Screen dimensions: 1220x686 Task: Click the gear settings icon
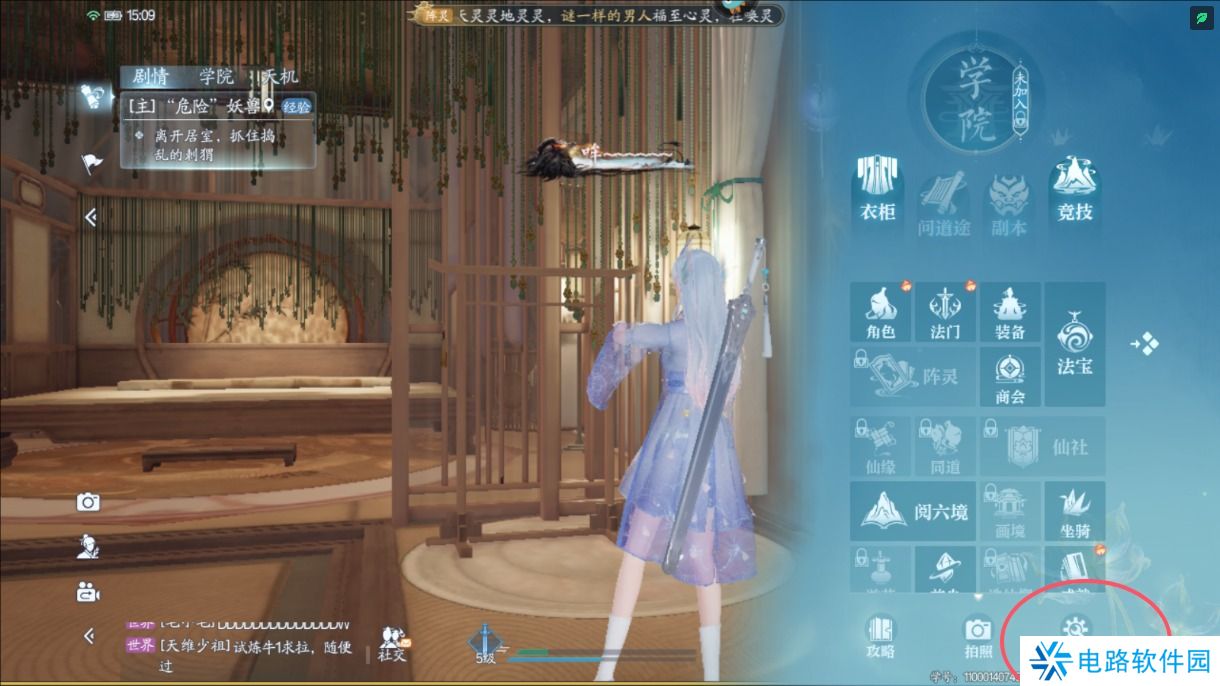click(x=1075, y=628)
